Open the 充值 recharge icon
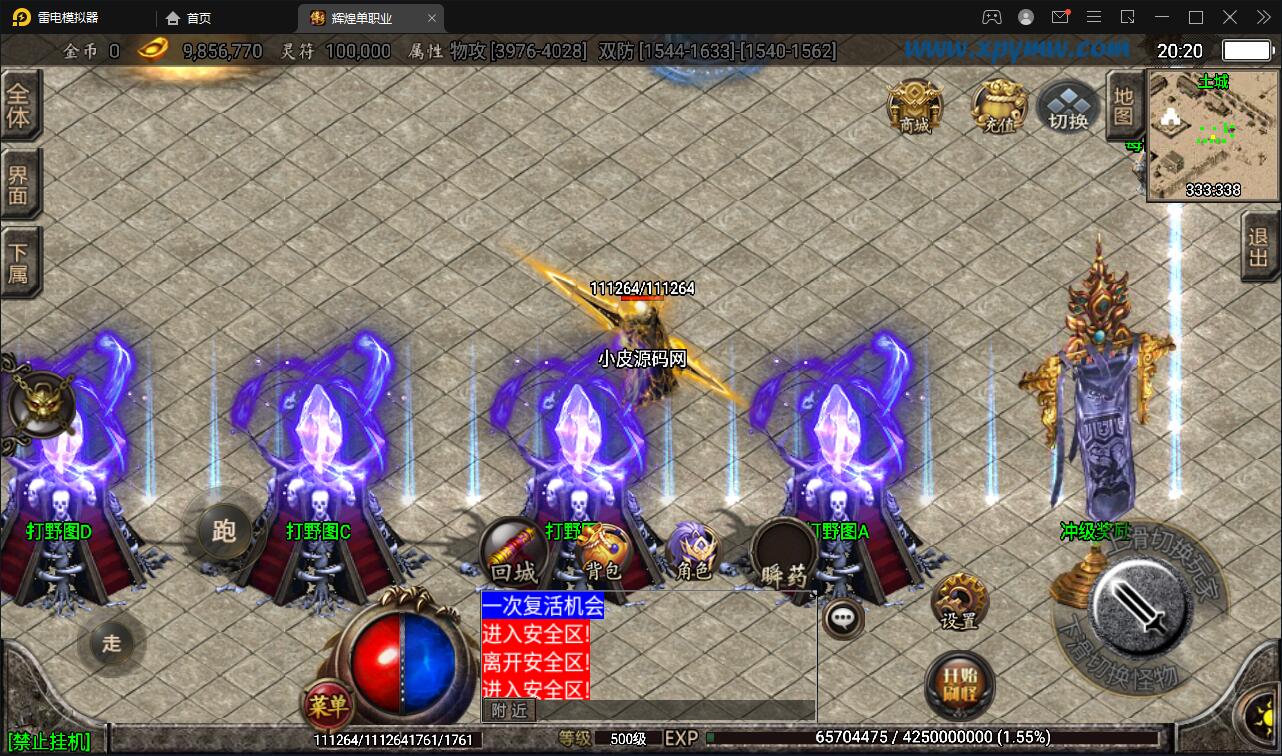 click(996, 106)
